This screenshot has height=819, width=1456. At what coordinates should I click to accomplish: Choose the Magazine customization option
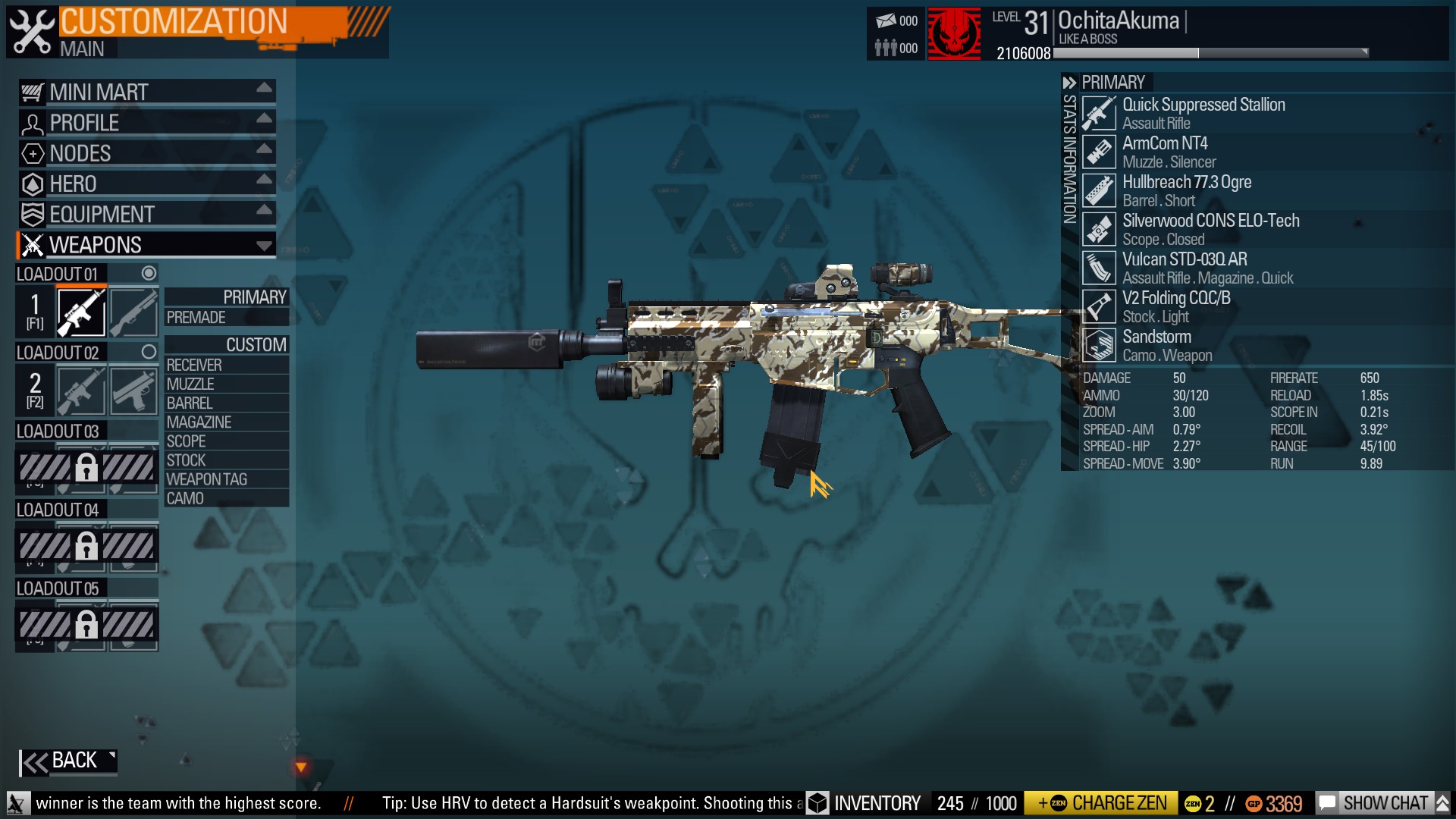226,422
